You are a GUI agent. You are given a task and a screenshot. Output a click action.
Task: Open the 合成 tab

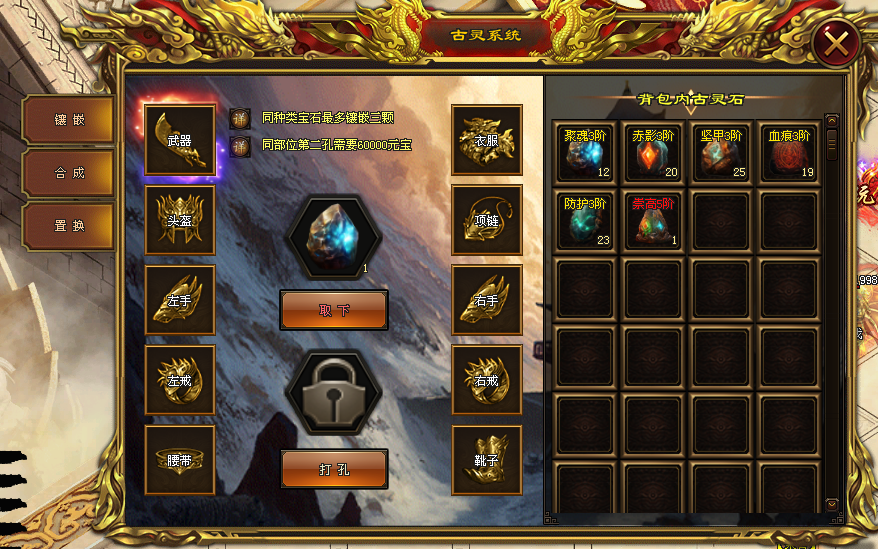tap(68, 173)
